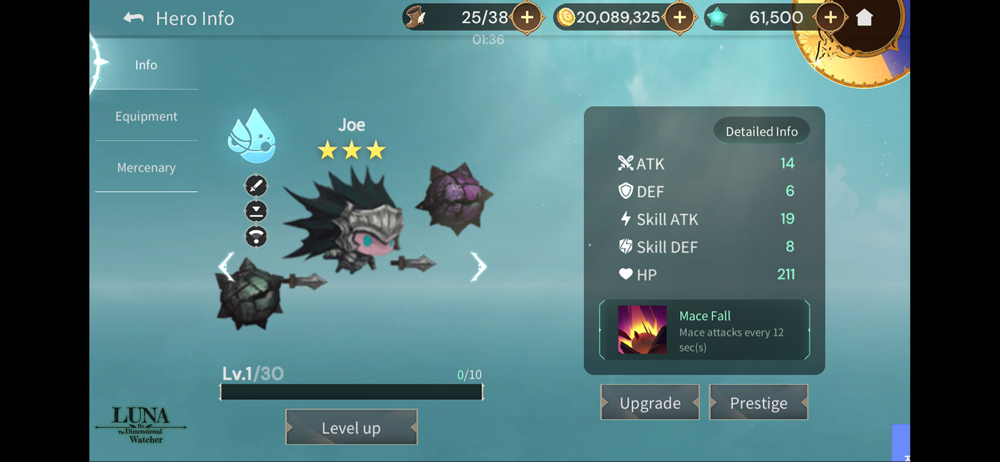The width and height of the screenshot is (1000, 462).
Task: Return to the home screen
Action: [865, 18]
